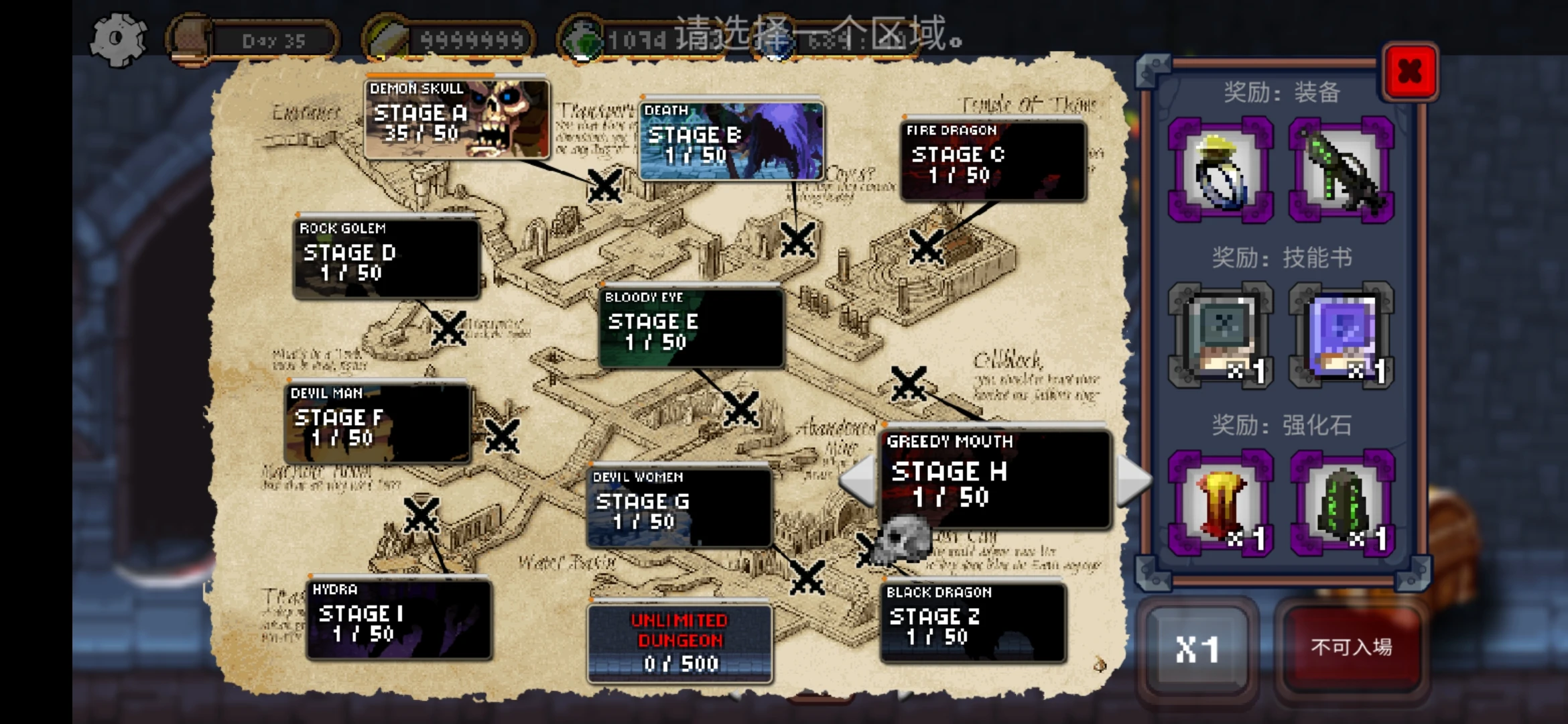The width and height of the screenshot is (1568, 724).
Task: View the red enhancement stone reward
Action: tap(1220, 503)
